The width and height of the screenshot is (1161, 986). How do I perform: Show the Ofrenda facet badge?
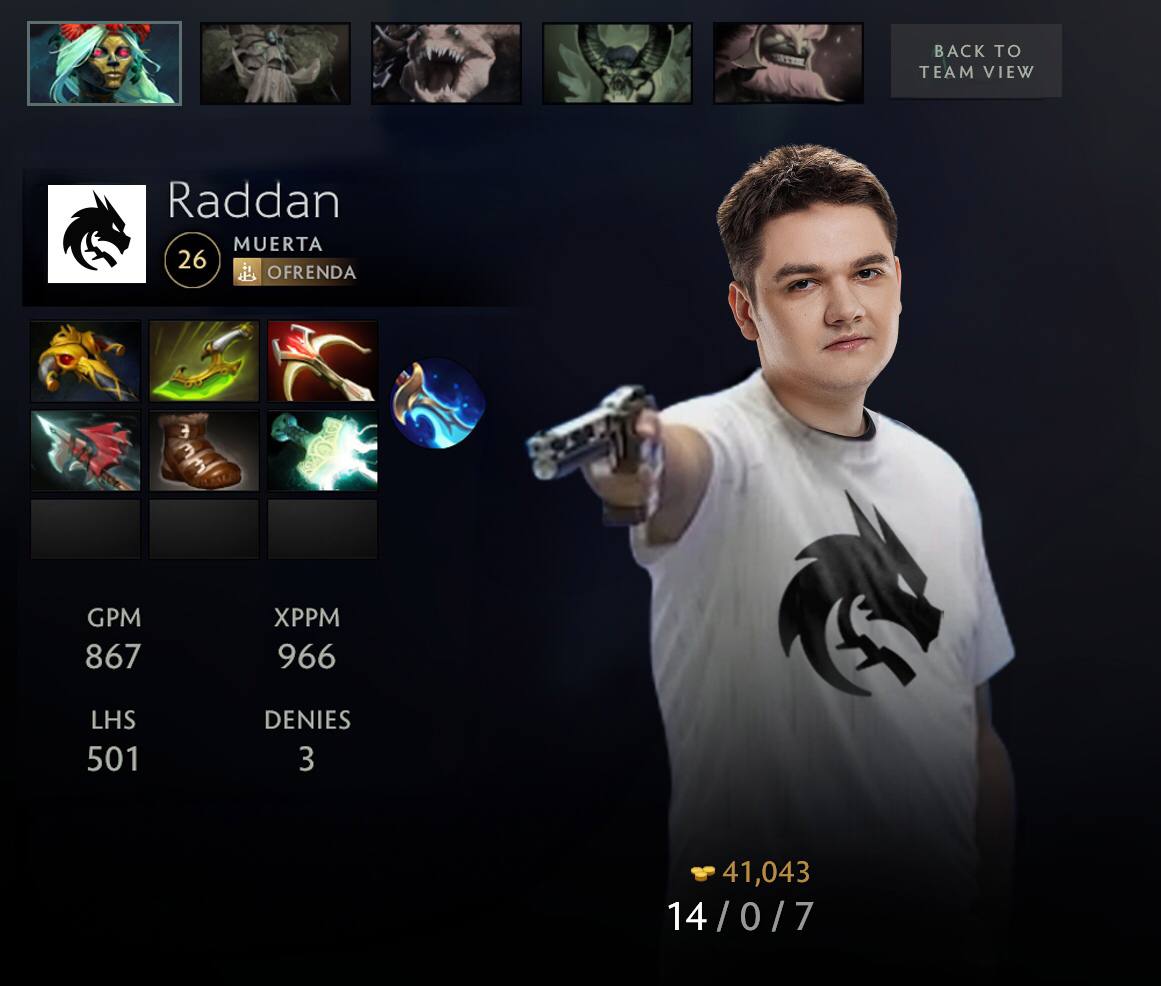pyautogui.click(x=295, y=272)
